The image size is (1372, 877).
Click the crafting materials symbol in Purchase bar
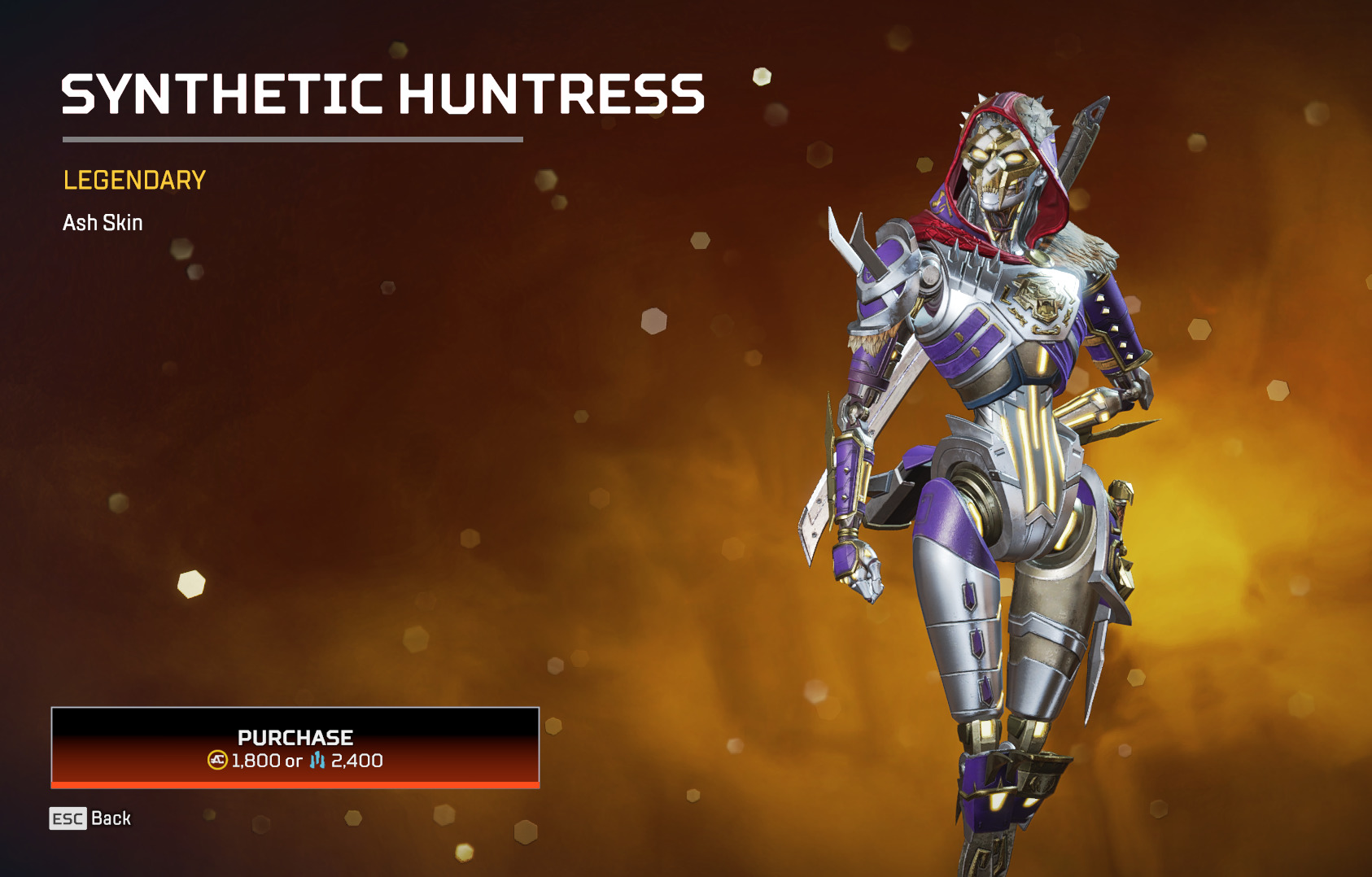coord(318,761)
